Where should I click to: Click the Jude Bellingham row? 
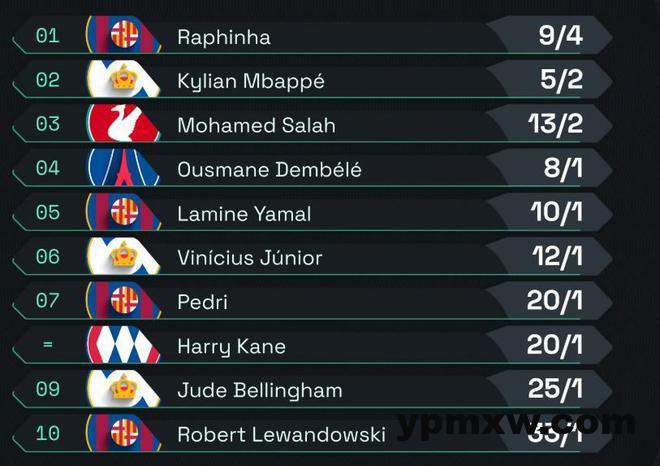pyautogui.click(x=259, y=390)
